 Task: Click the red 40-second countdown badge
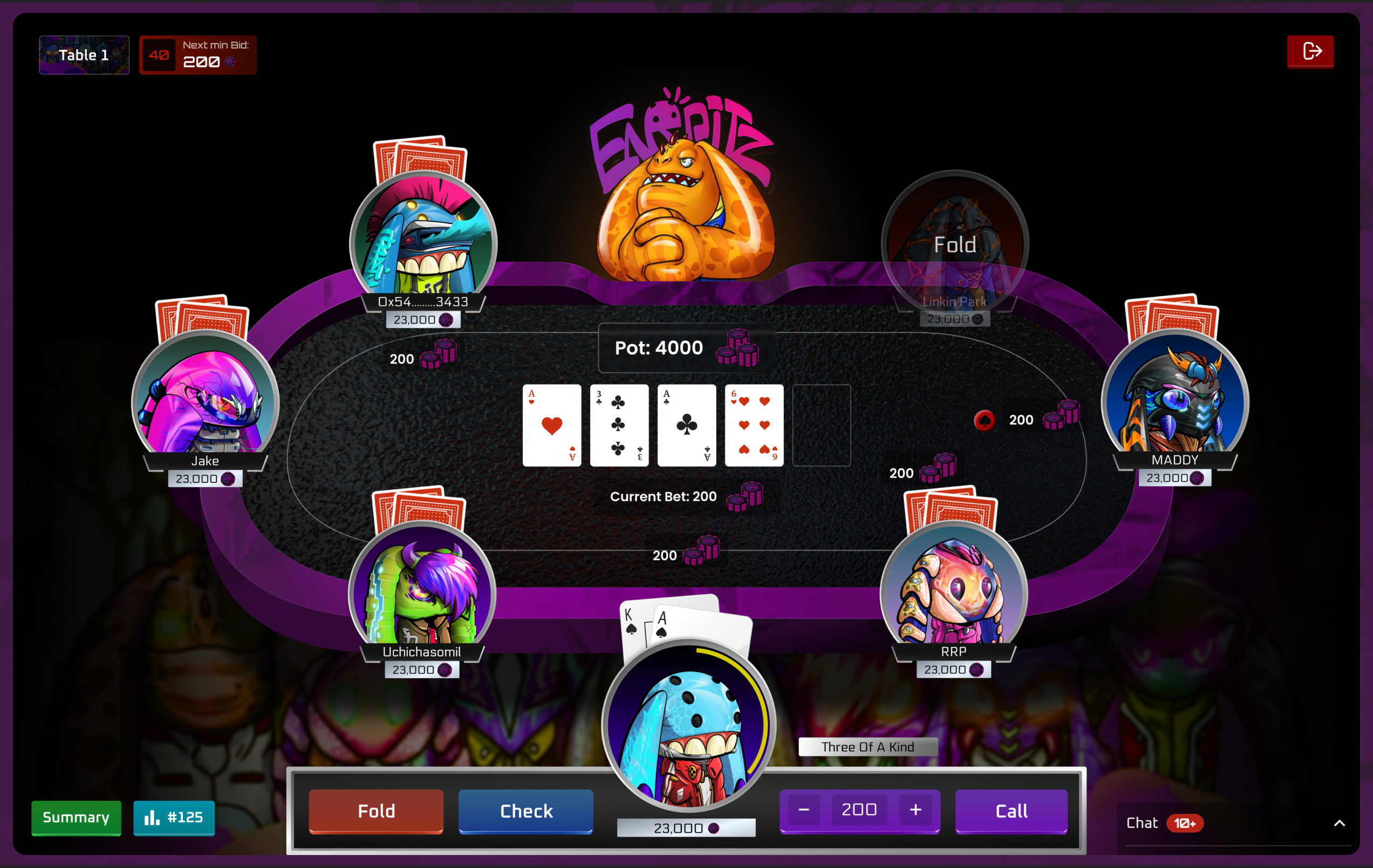tap(159, 54)
